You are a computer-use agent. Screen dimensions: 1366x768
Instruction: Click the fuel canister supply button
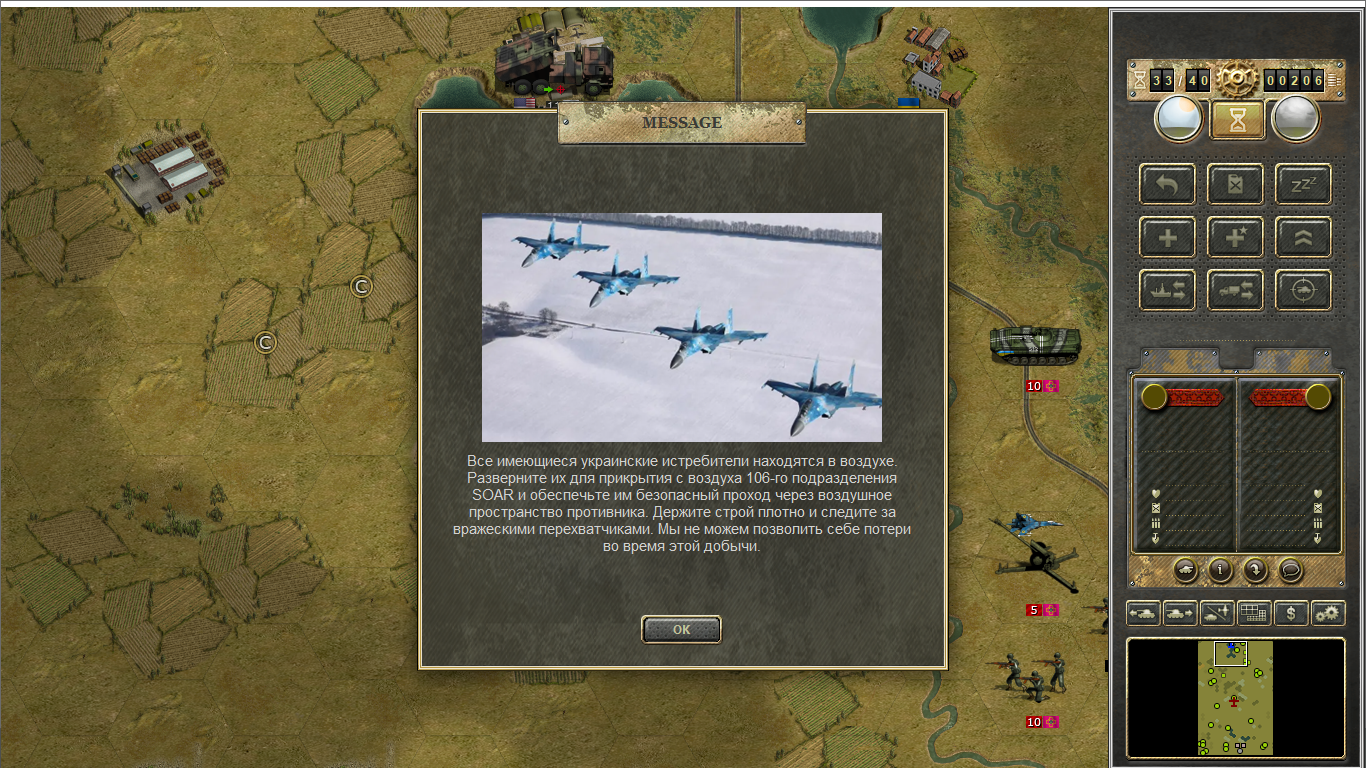click(1235, 184)
